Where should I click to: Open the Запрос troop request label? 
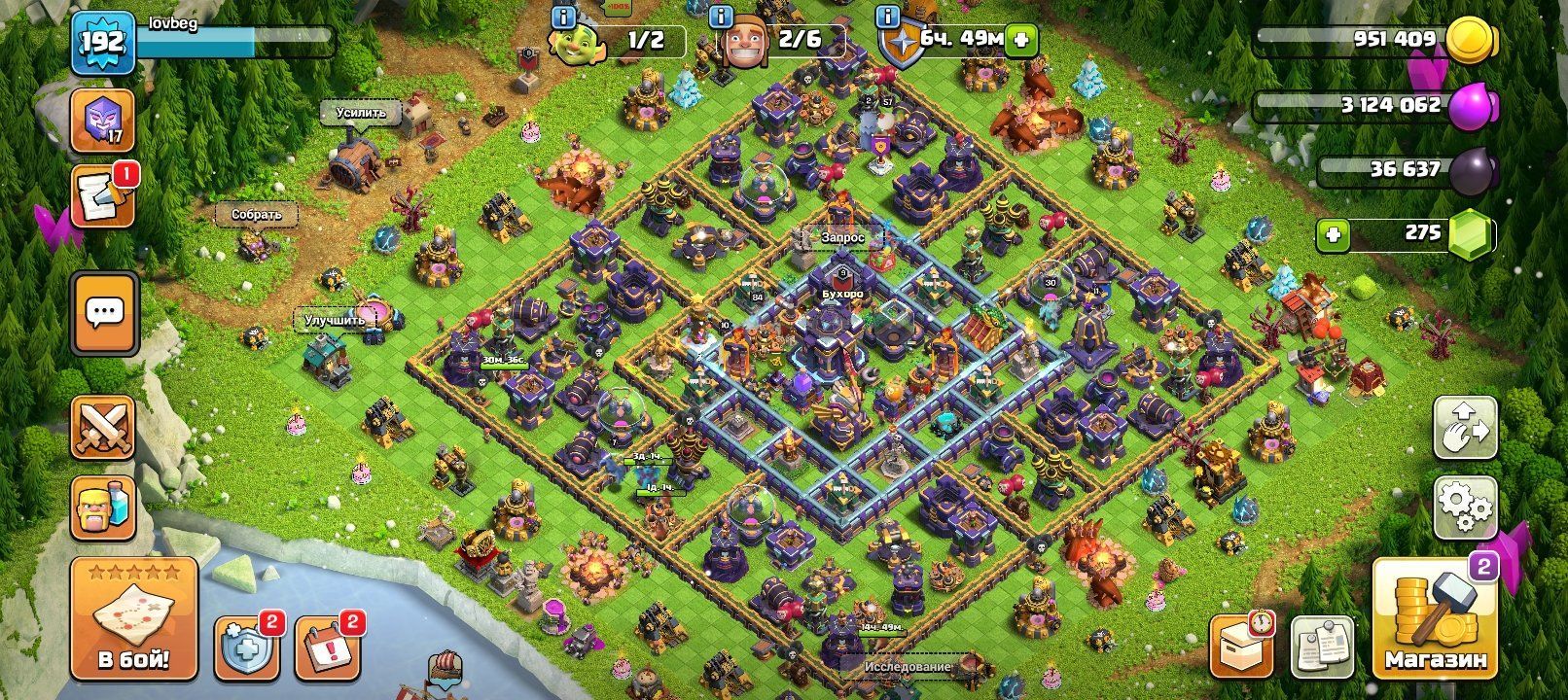point(842,236)
